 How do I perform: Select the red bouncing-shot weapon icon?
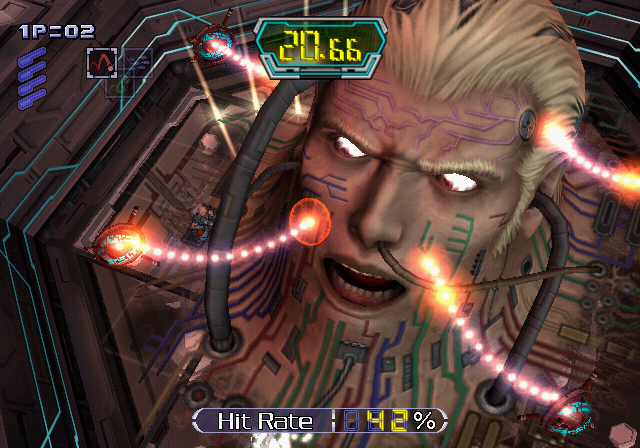[x=102, y=63]
